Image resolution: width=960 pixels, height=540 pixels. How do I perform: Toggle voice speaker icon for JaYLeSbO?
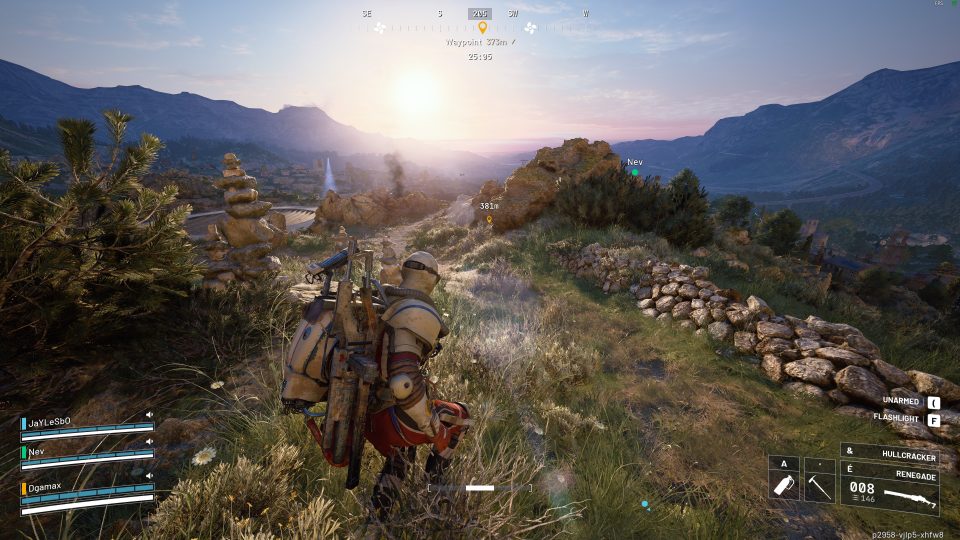coord(149,414)
